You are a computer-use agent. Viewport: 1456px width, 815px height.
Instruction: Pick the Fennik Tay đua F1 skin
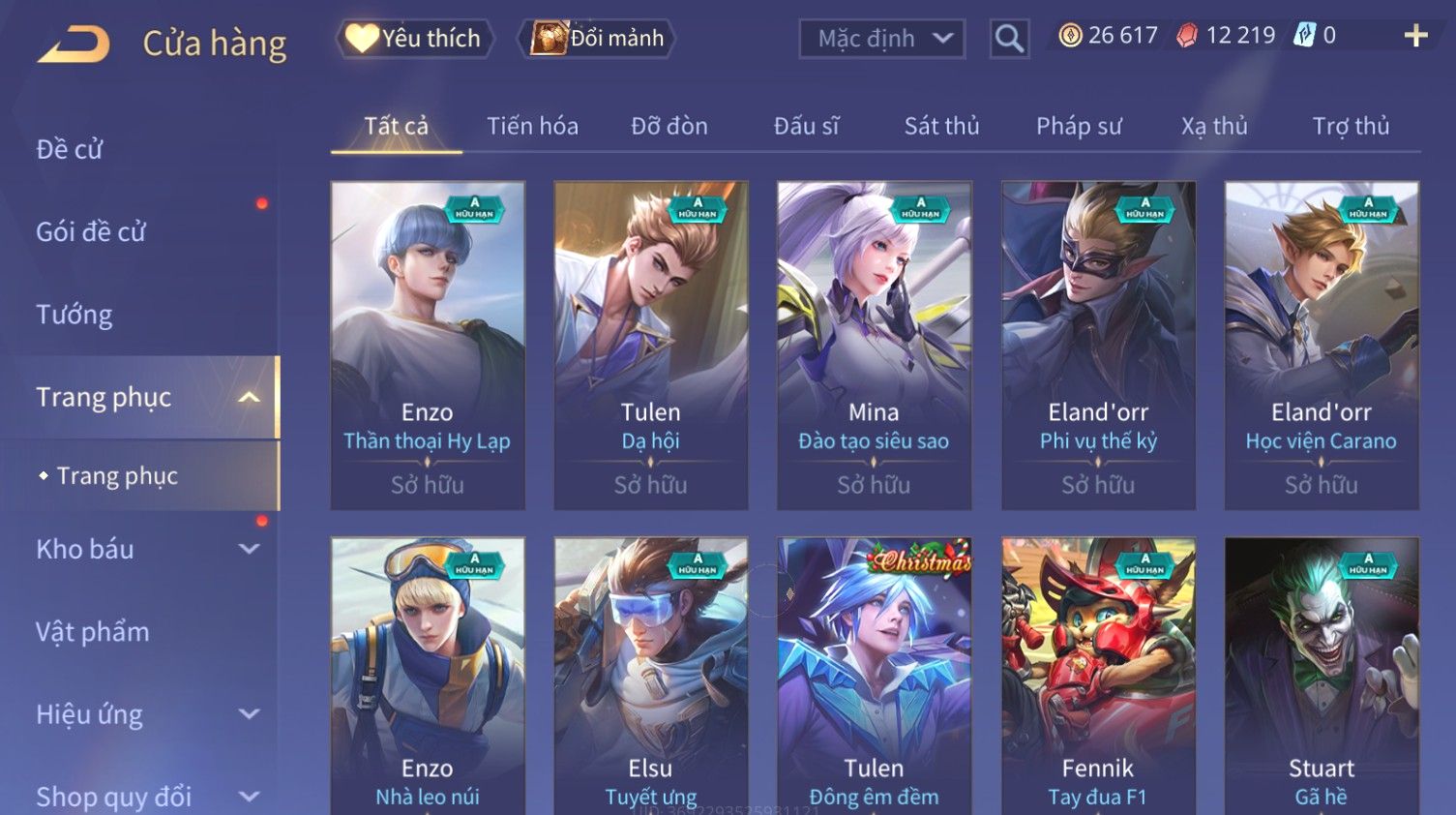click(x=1098, y=678)
